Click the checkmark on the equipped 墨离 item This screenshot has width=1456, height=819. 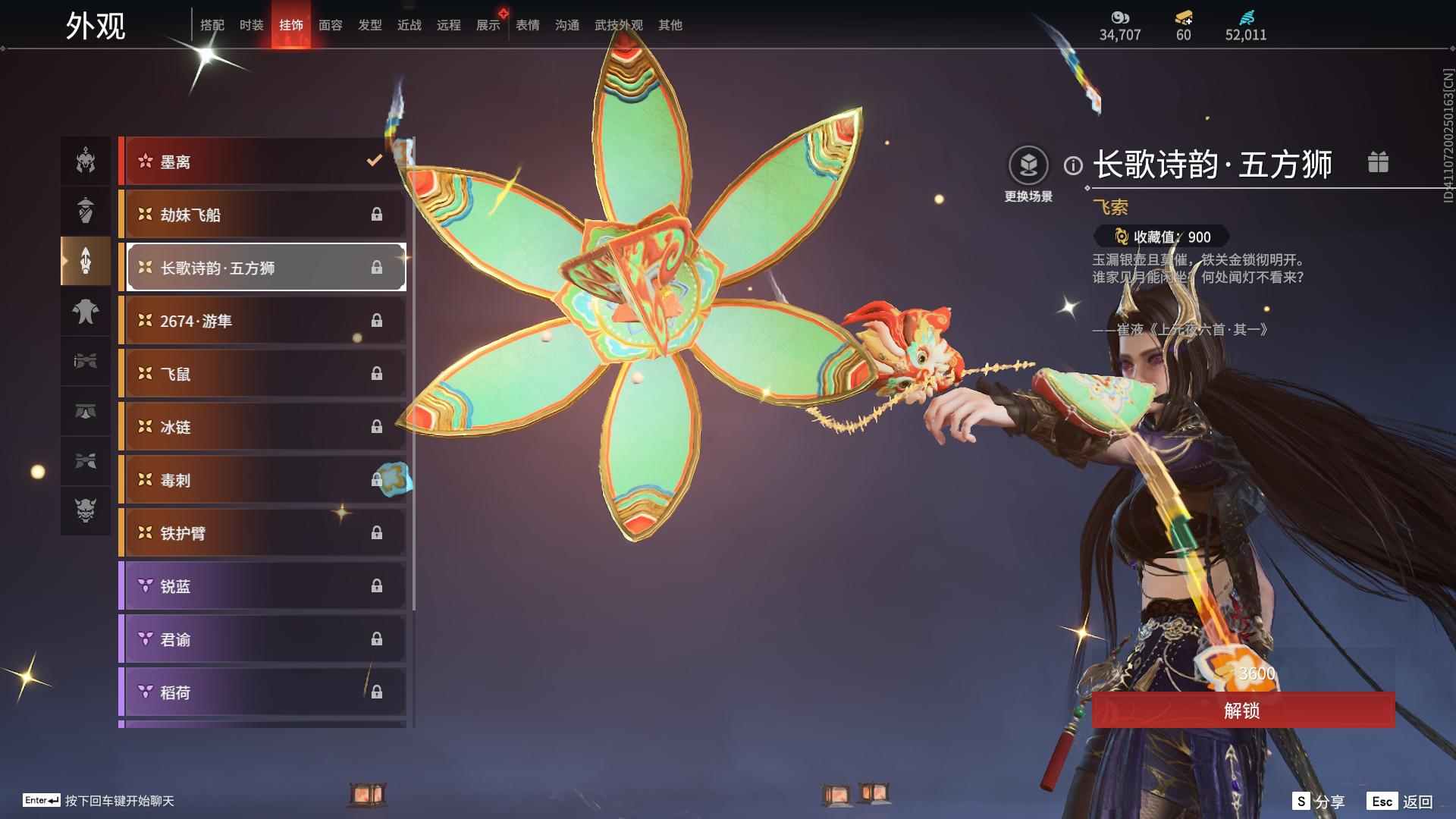coord(372,161)
